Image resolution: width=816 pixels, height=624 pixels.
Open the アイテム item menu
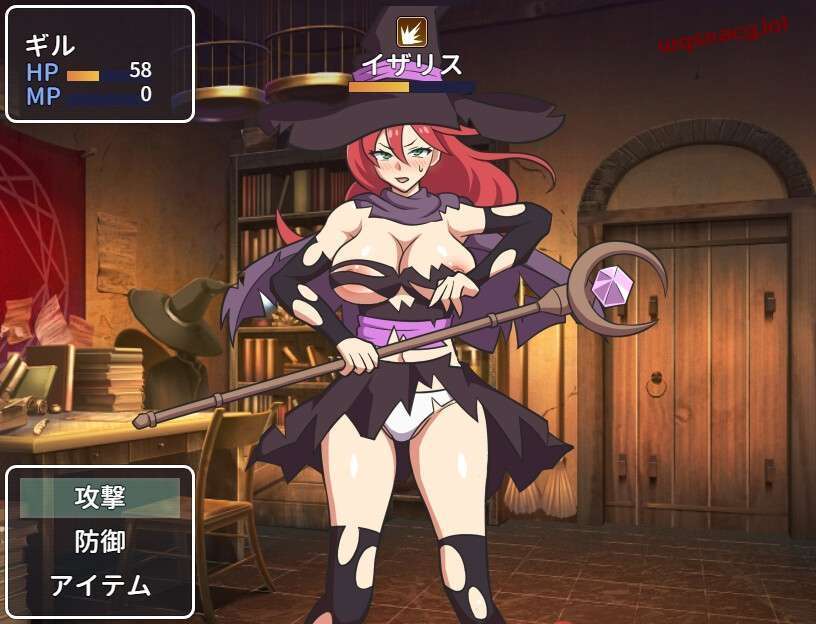click(x=100, y=585)
